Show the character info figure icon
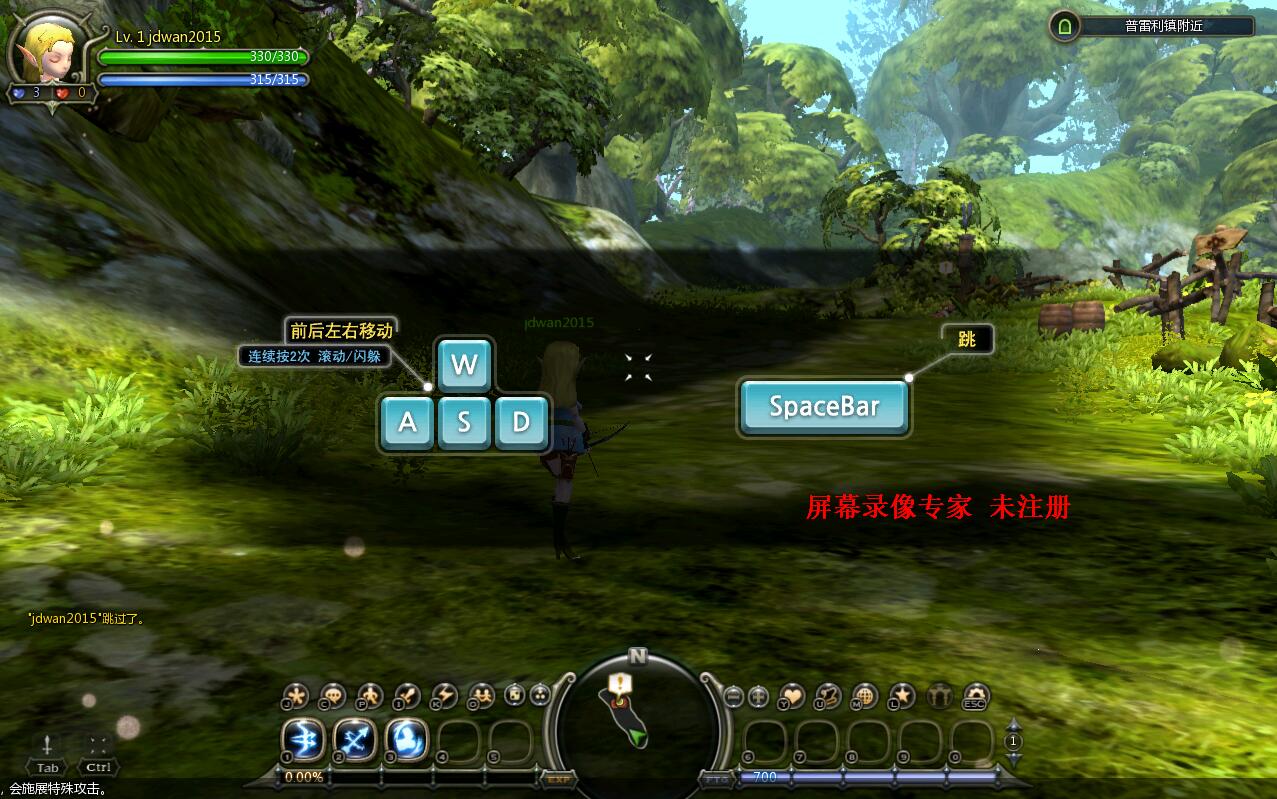The height and width of the screenshot is (799, 1277). [370, 695]
